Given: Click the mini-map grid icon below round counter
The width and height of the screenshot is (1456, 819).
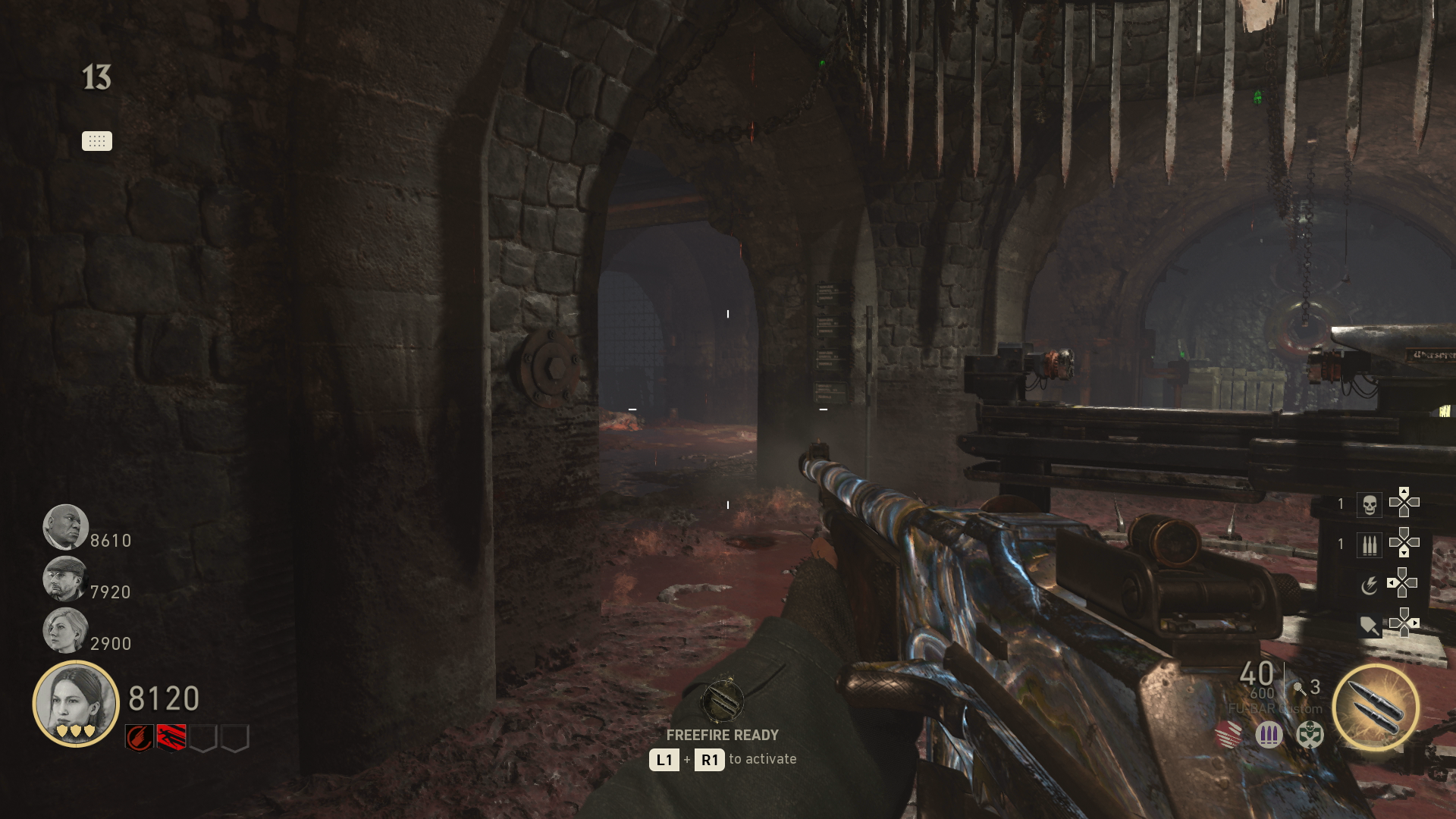Looking at the screenshot, I should pyautogui.click(x=96, y=141).
